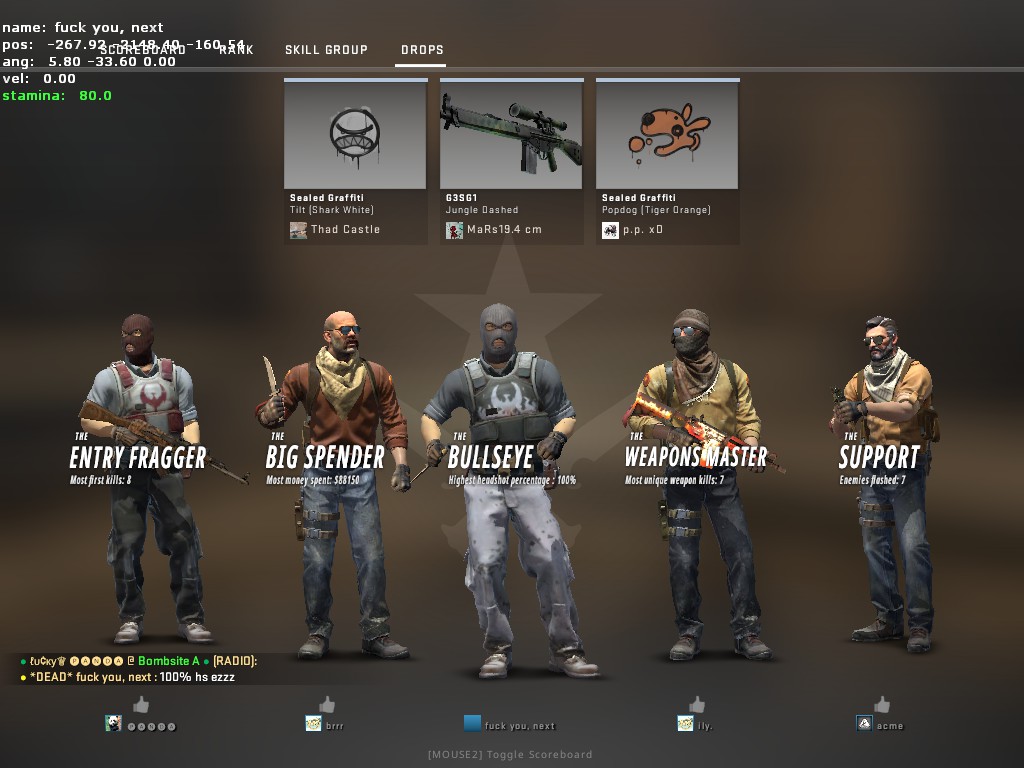Select the blue avatar of the Bullseye player
The height and width of the screenshot is (768, 1024).
472,723
